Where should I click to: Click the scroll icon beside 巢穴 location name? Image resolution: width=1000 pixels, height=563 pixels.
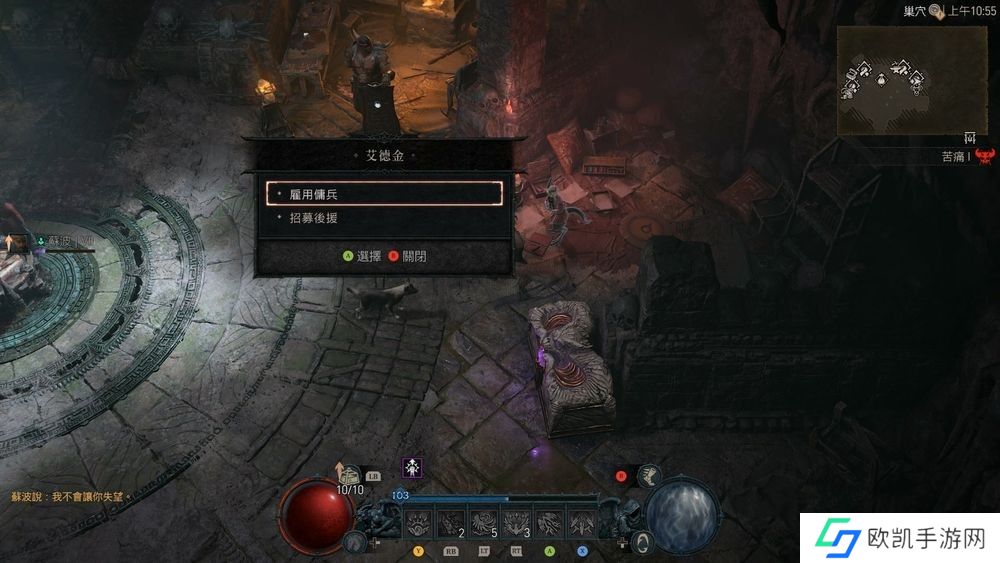935,11
